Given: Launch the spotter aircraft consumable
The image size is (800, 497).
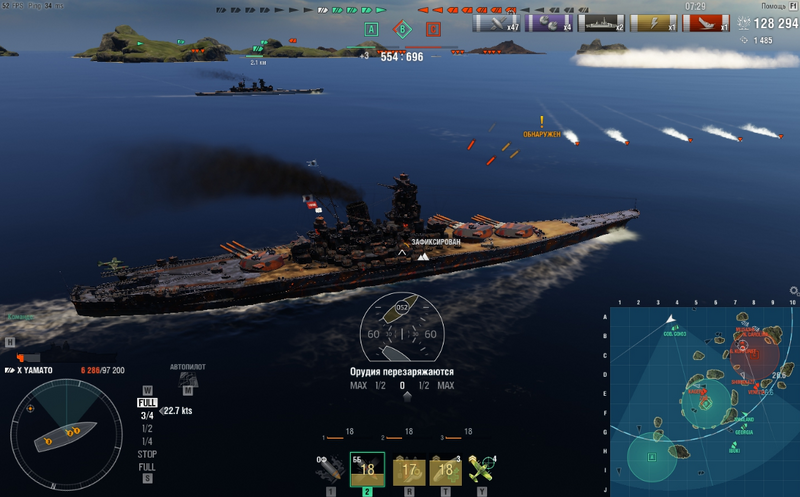Looking at the screenshot, I should [482, 471].
